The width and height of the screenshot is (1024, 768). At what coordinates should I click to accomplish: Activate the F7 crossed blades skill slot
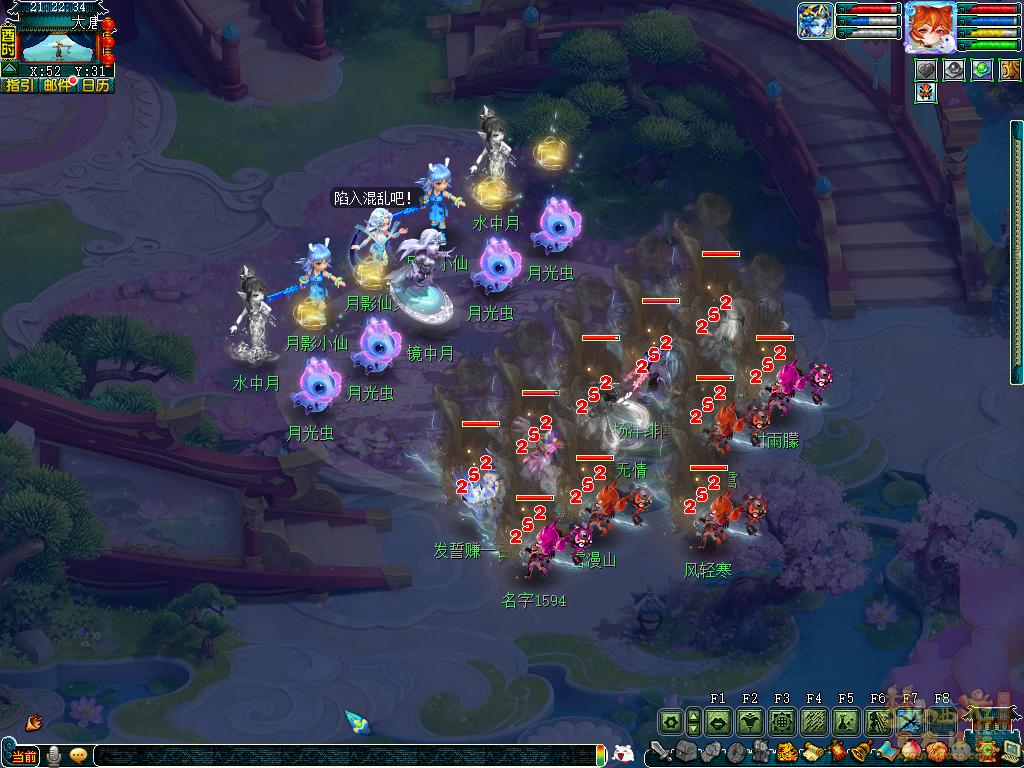coord(910,721)
